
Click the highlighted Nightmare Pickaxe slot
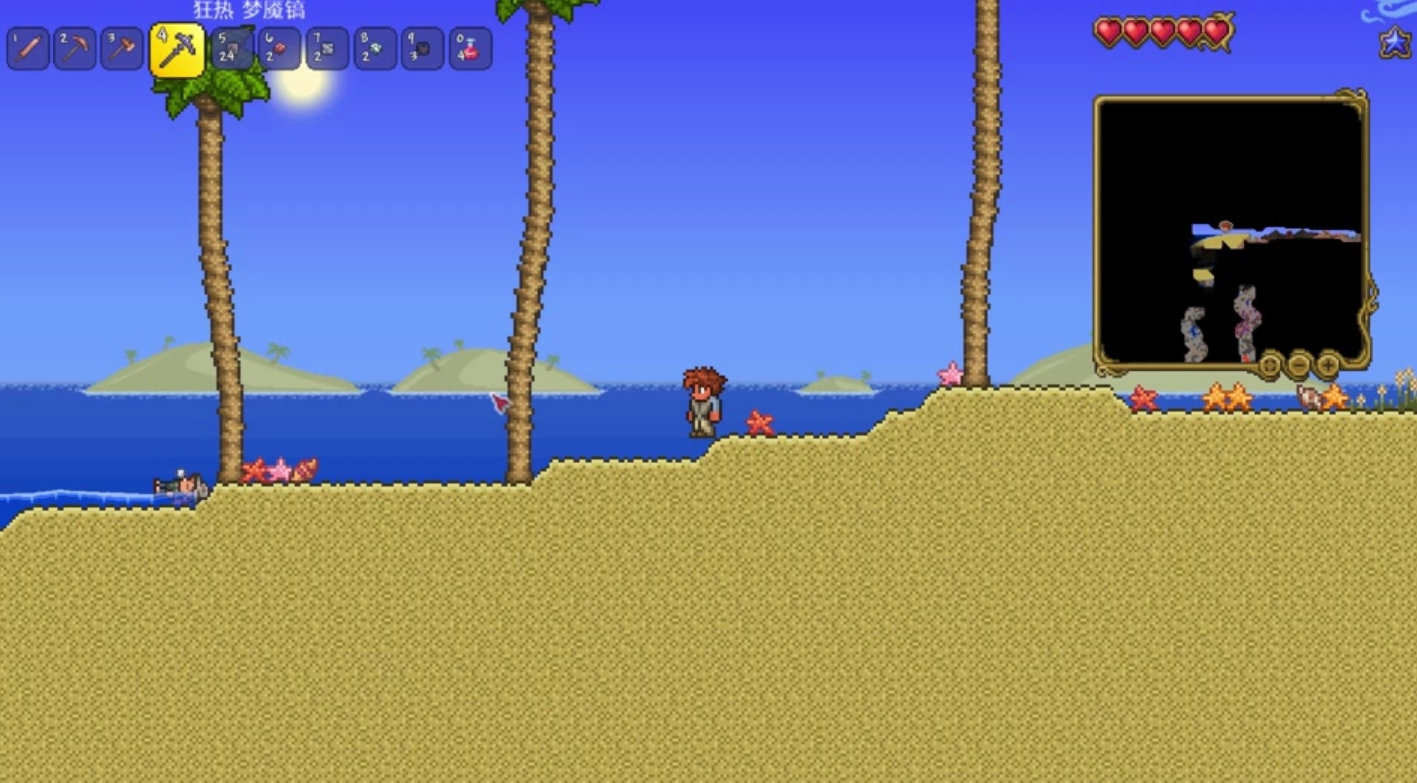[177, 50]
